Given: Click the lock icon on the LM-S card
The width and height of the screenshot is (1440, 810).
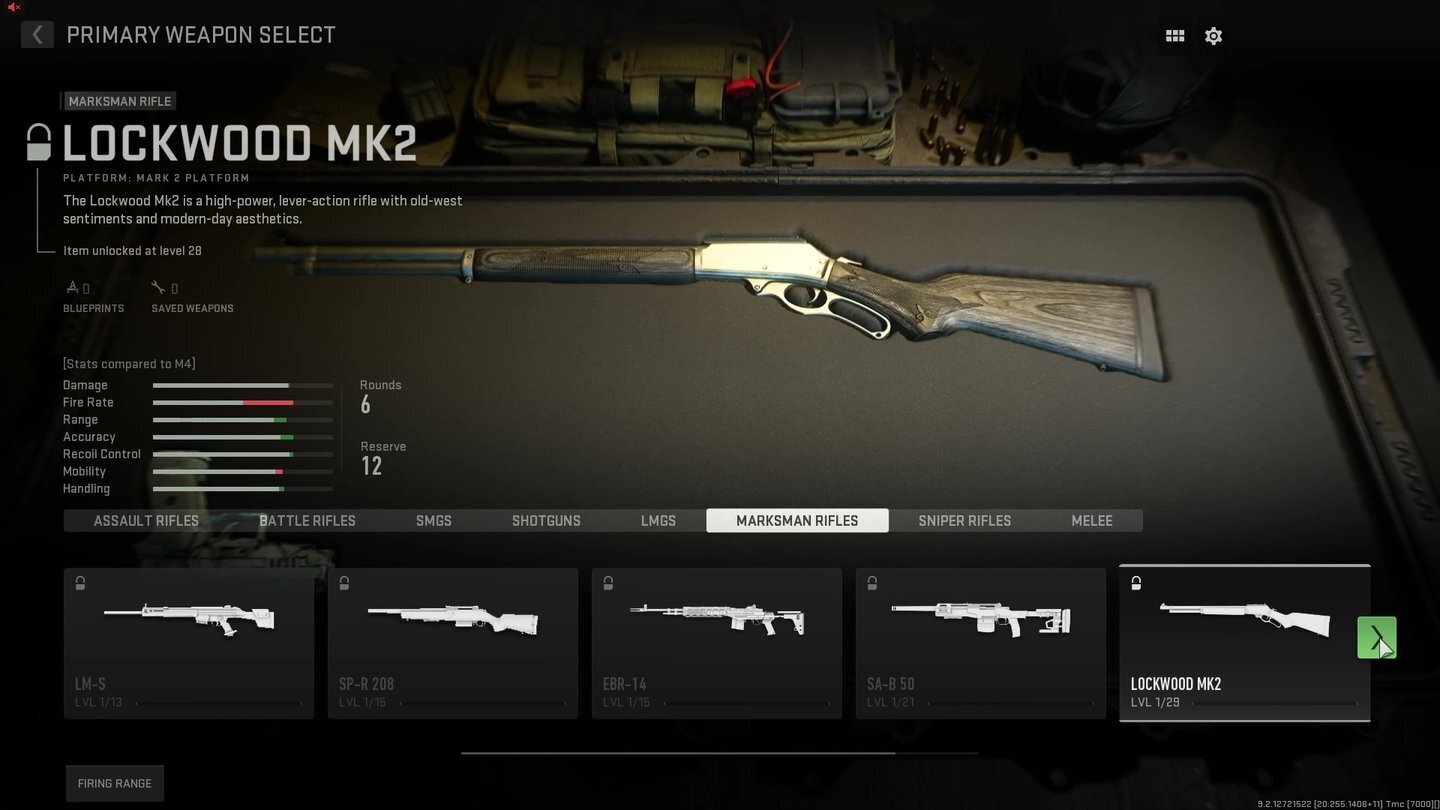Looking at the screenshot, I should point(79,582).
